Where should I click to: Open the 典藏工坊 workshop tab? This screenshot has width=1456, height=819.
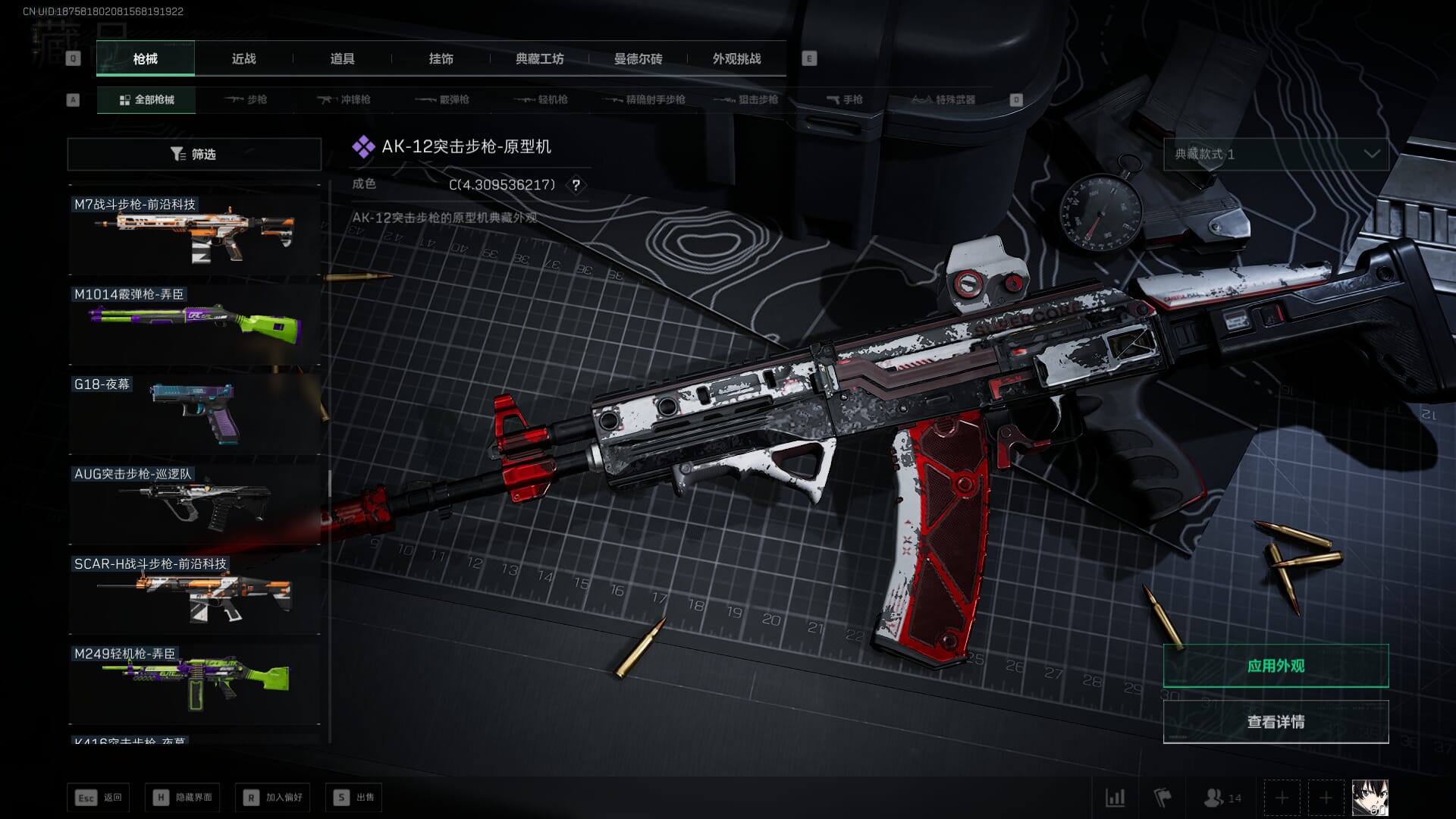pos(539,59)
